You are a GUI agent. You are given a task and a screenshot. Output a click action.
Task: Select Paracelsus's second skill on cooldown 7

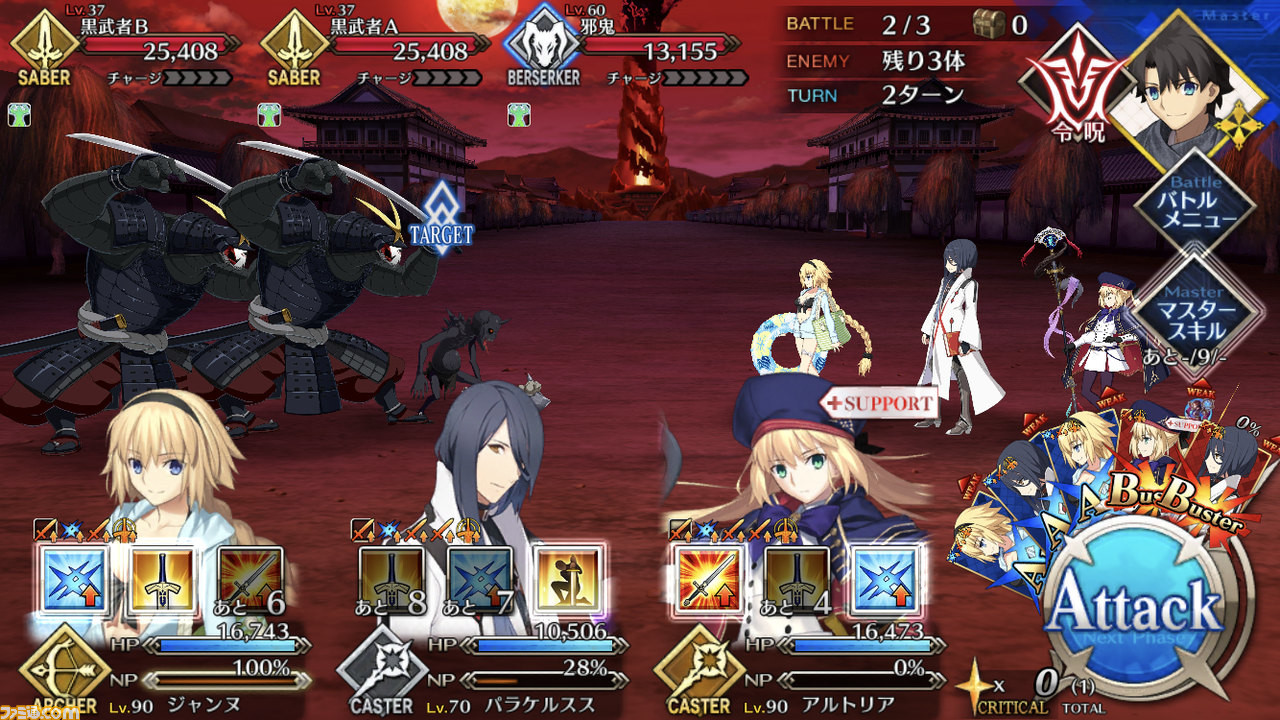coord(480,580)
